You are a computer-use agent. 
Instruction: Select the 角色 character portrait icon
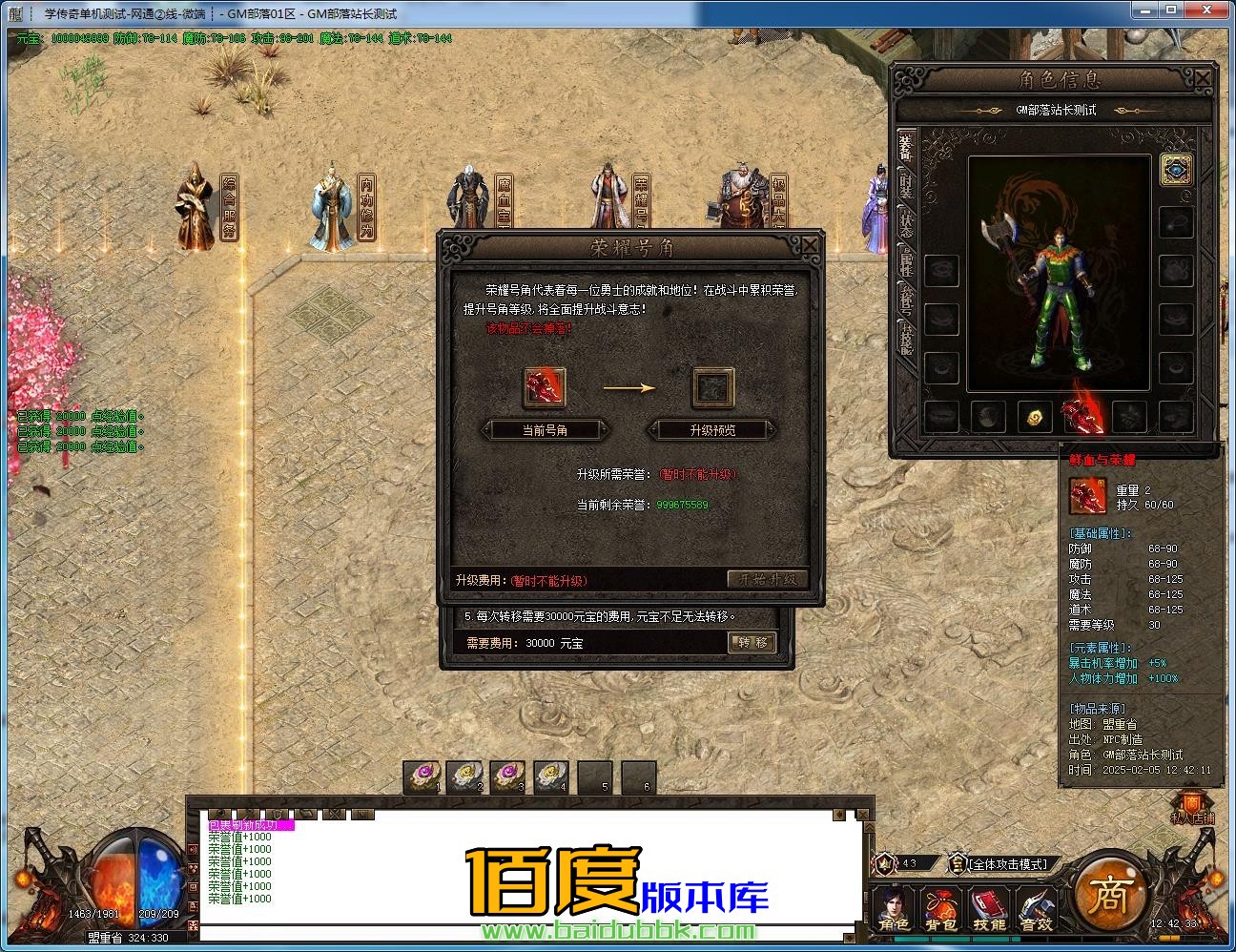coord(894,901)
